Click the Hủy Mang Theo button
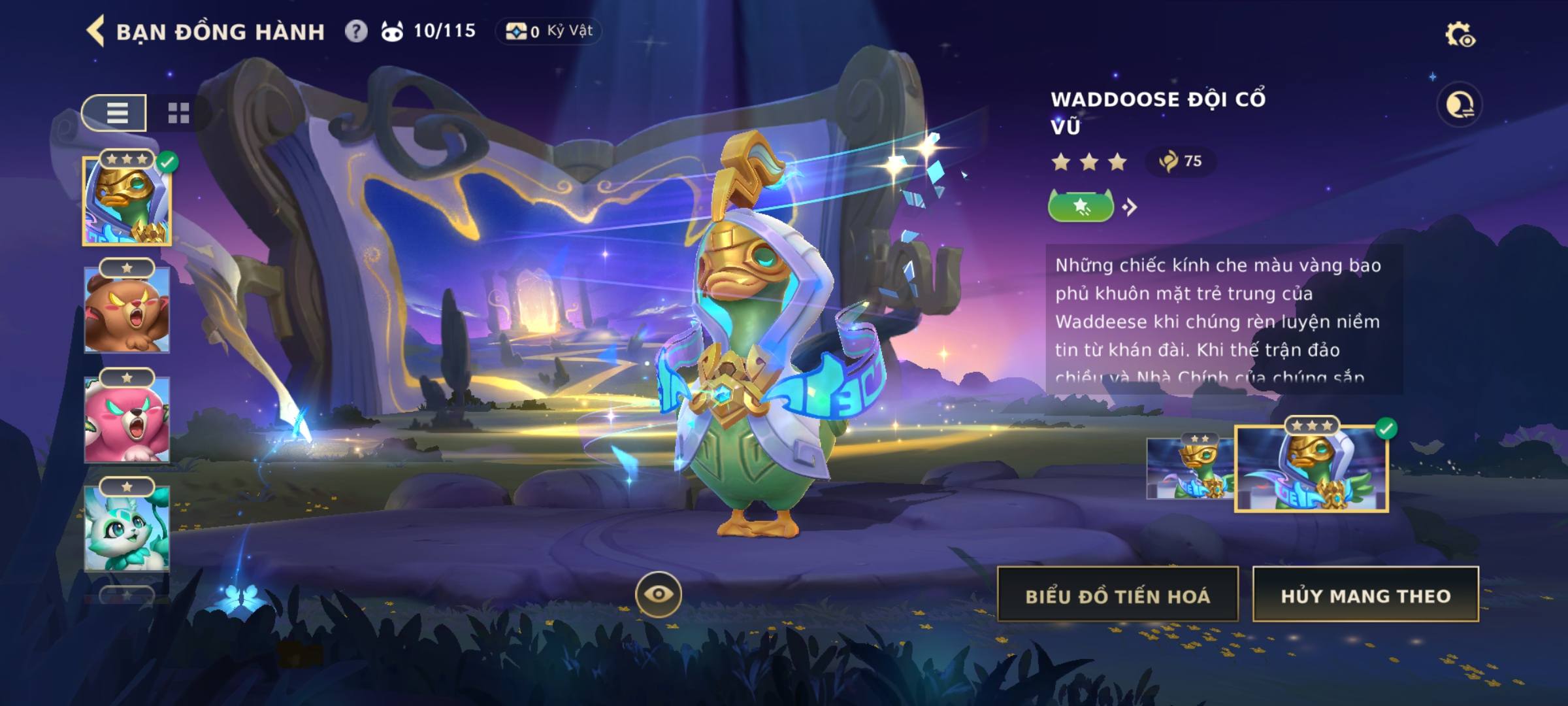 (1365, 595)
